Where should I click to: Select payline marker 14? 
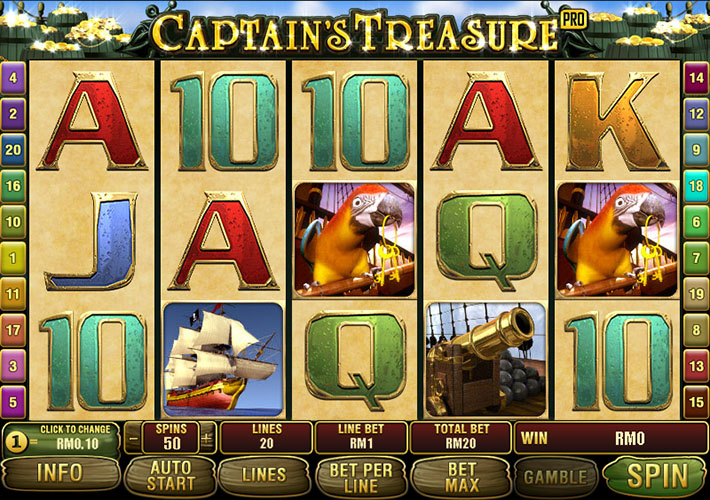point(696,77)
